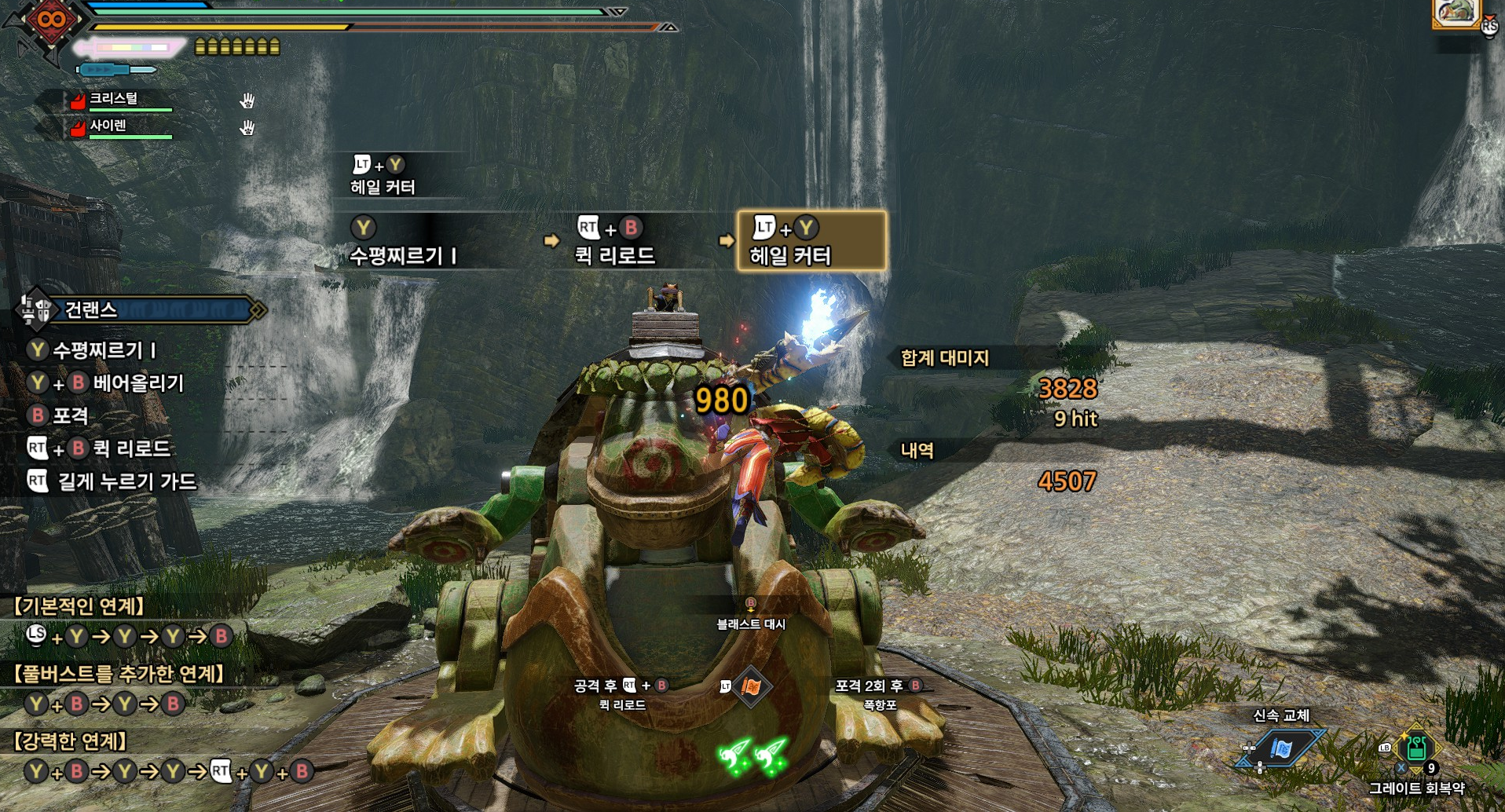Screen dimensions: 1505x812
Task: Click the 강력한 연계 combo heading
Action: click(71, 741)
